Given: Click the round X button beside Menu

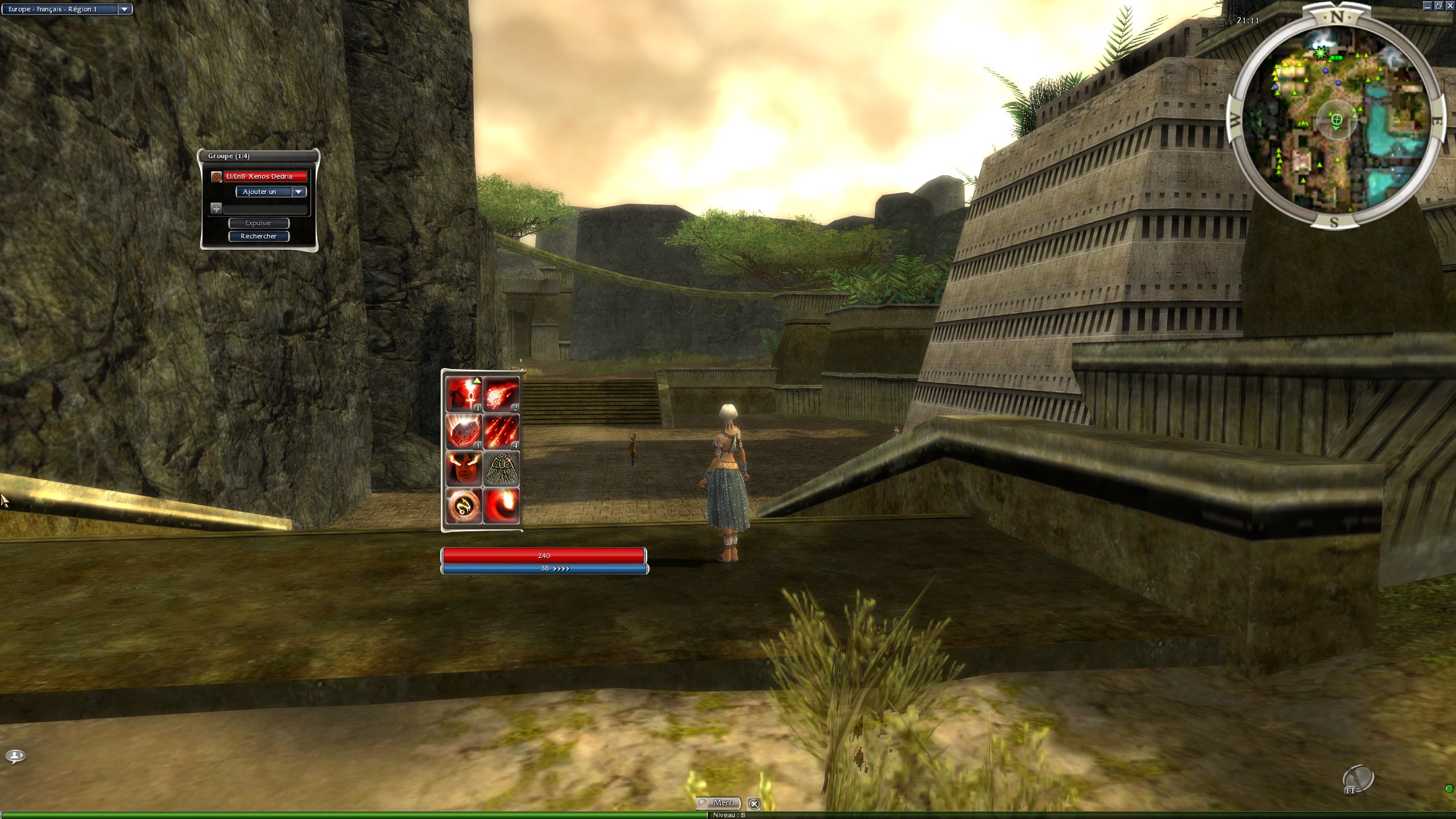Looking at the screenshot, I should [x=754, y=804].
